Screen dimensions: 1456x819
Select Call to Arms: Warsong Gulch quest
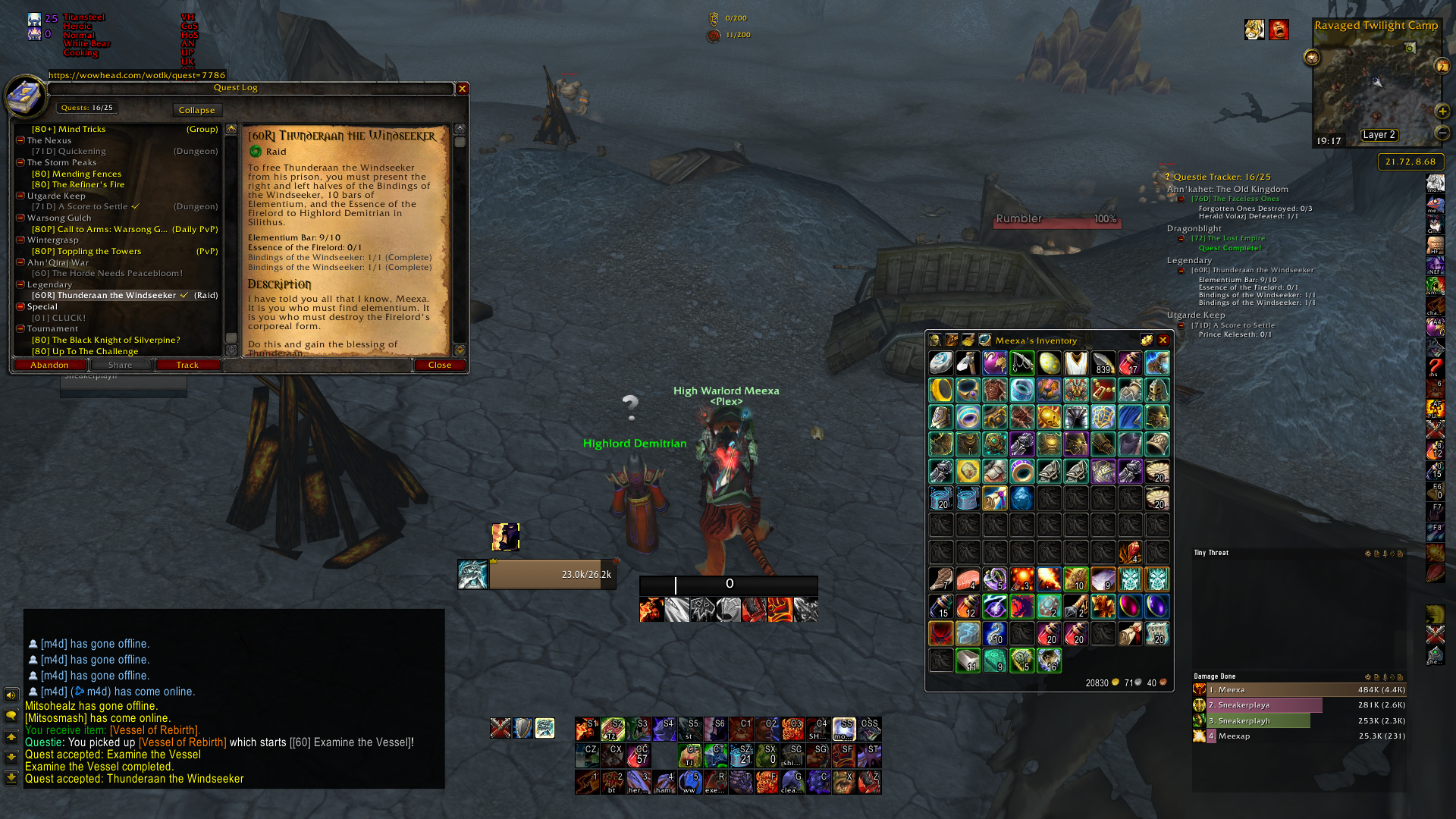coord(99,229)
